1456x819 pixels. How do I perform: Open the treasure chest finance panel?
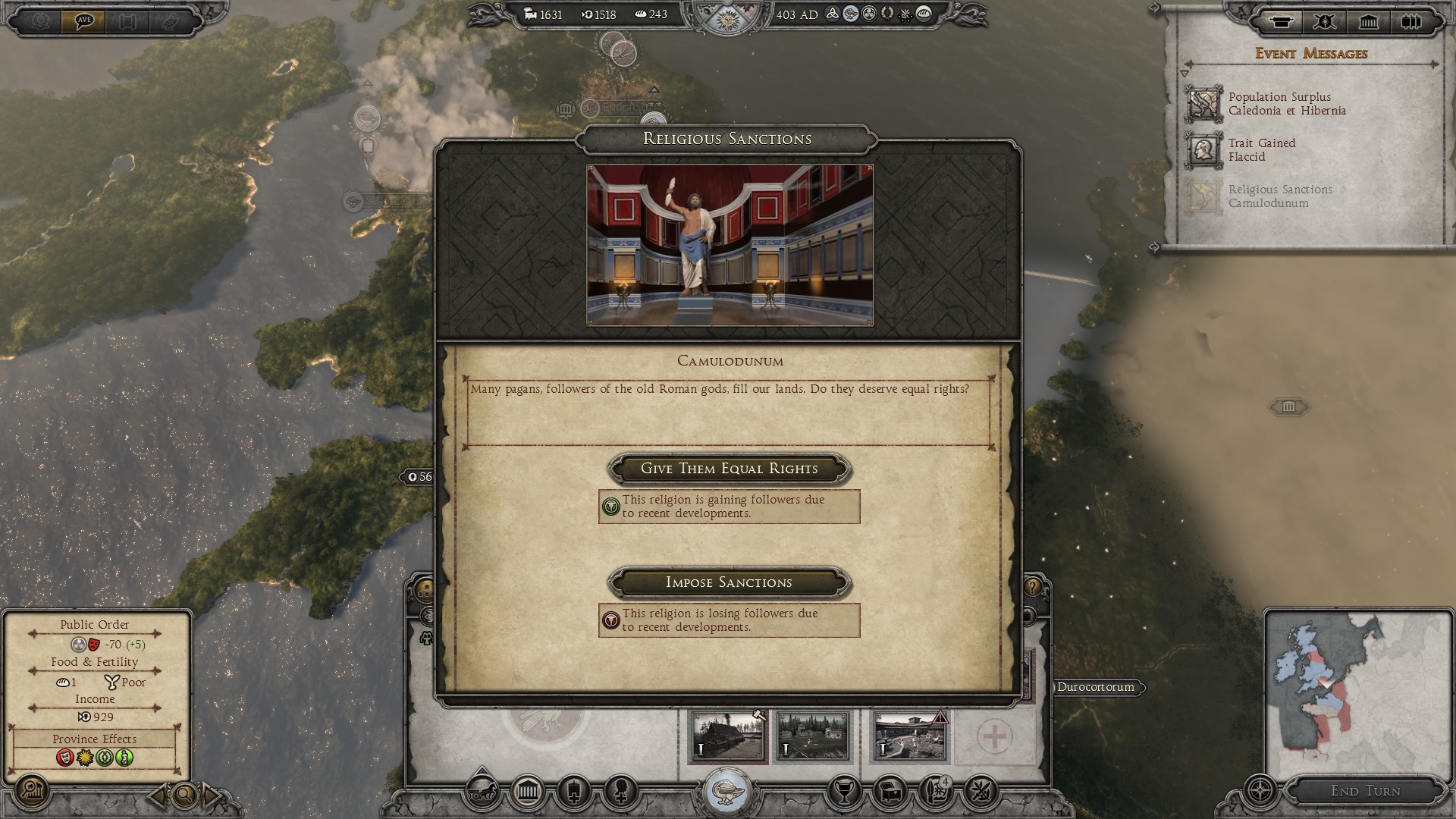[891, 792]
